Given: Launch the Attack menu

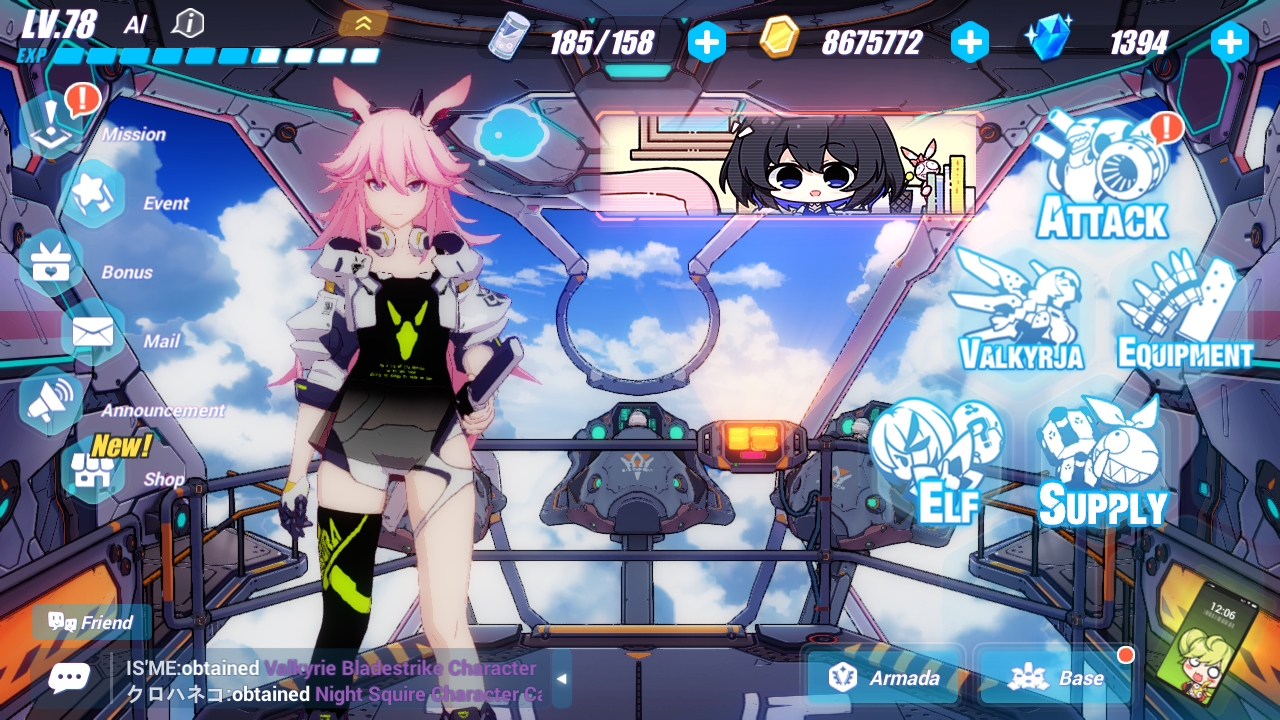Looking at the screenshot, I should pos(1102,178).
